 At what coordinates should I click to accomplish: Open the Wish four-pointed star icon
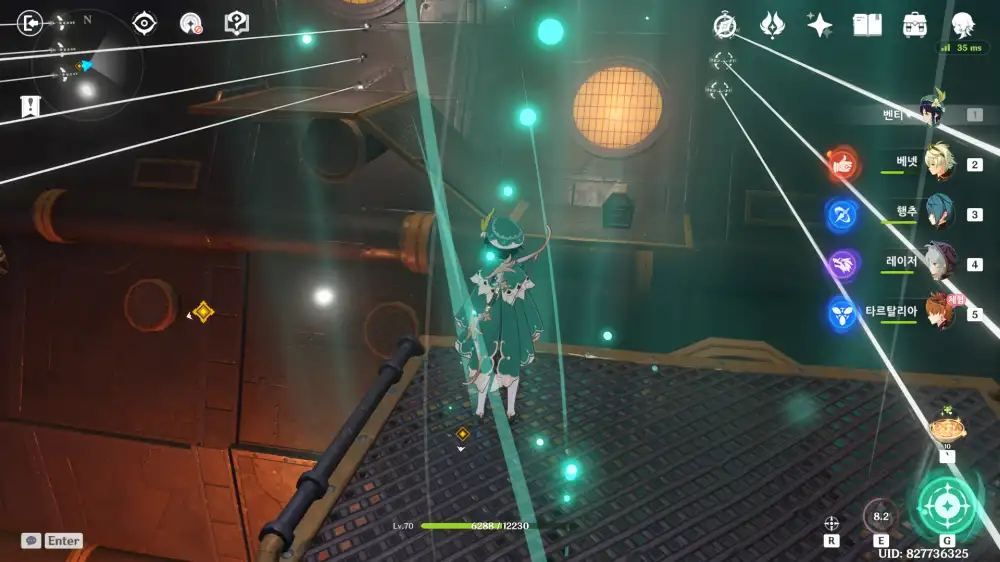[820, 25]
